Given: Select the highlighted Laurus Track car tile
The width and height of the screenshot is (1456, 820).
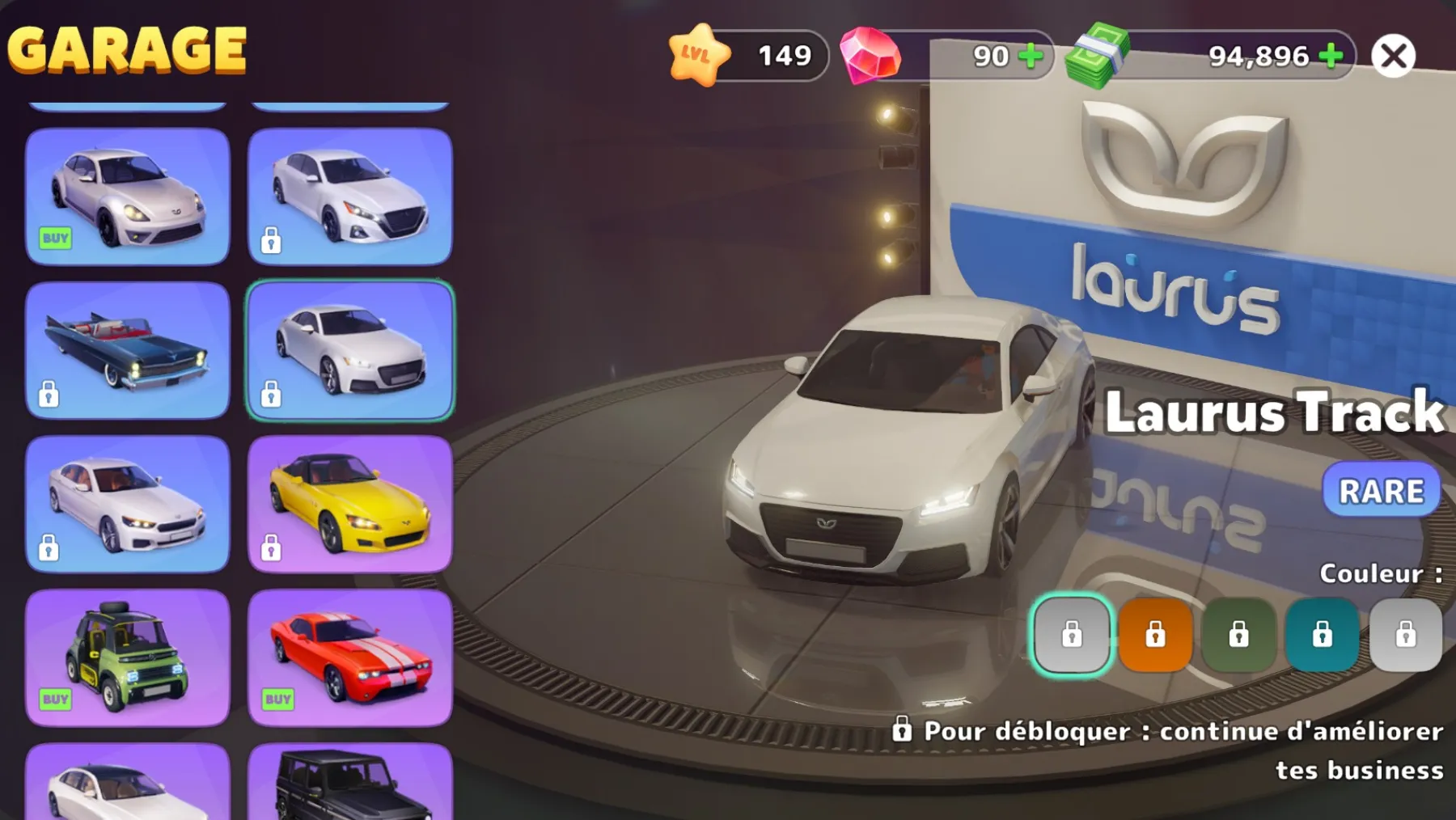Looking at the screenshot, I should click(349, 350).
